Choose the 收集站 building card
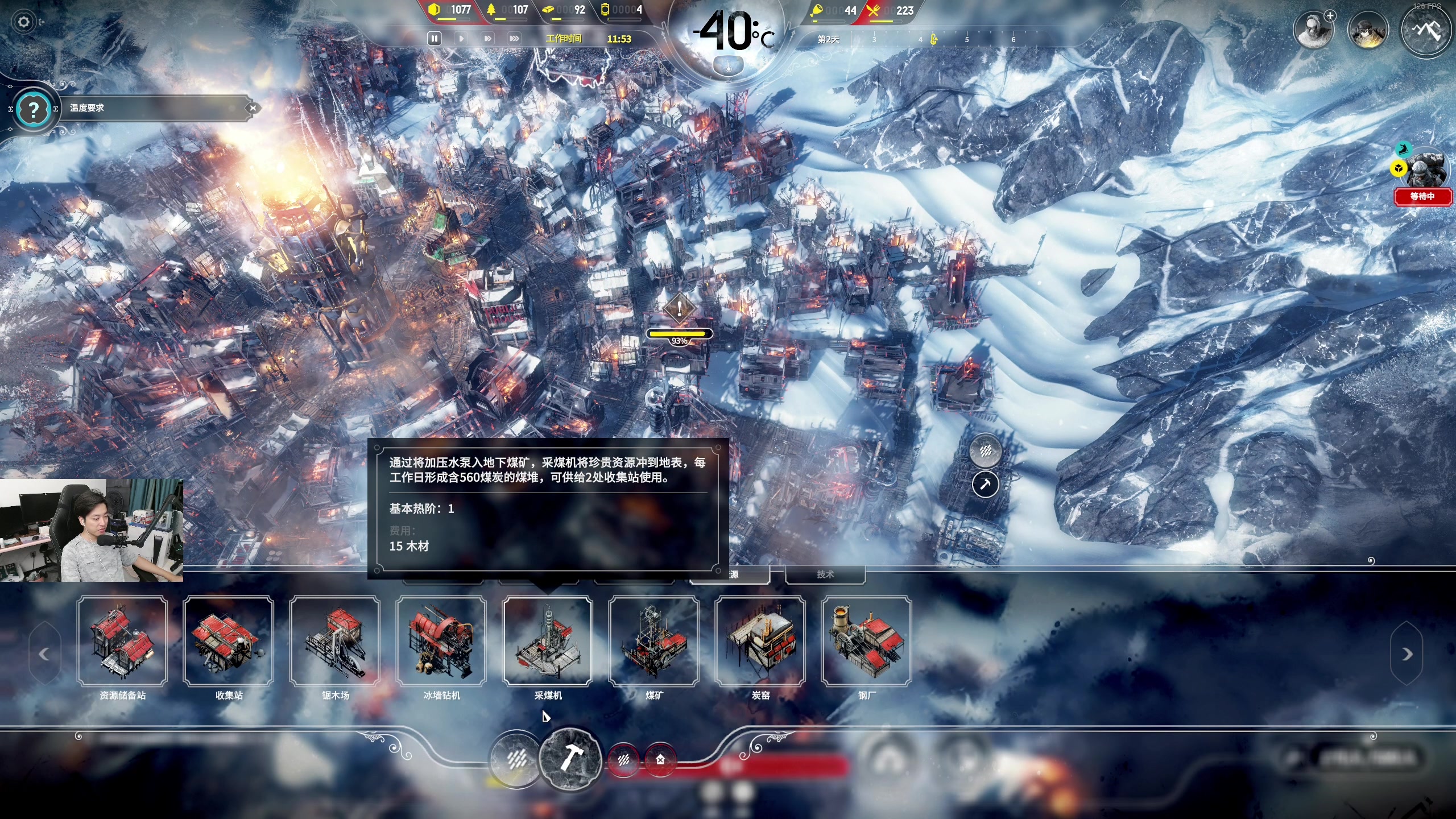The image size is (1456, 819). pyautogui.click(x=229, y=641)
